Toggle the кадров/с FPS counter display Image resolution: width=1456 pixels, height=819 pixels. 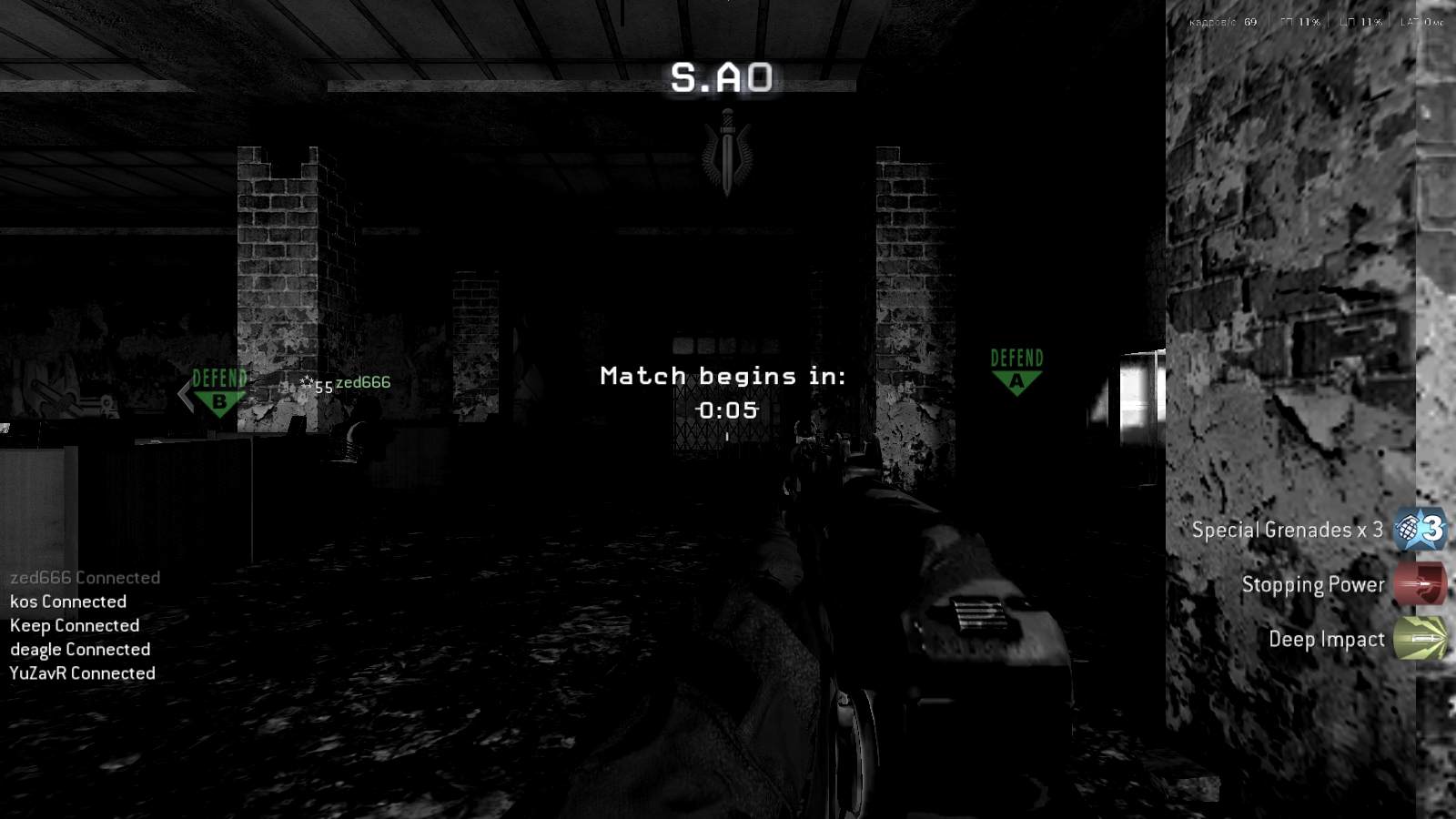tap(1221, 22)
